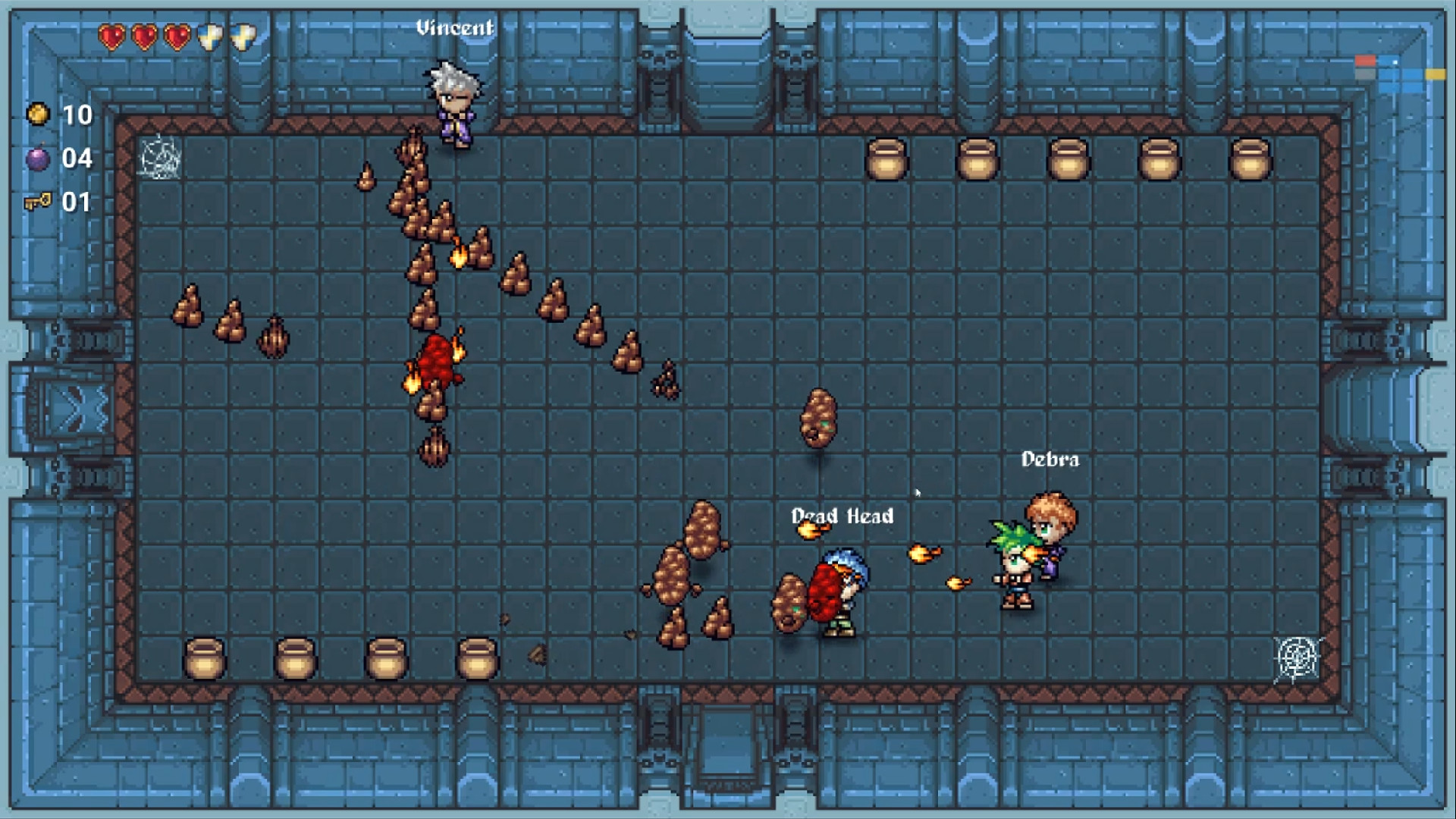Screen dimensions: 1456x819
Task: Click the name label 'Dead Head'
Action: pyautogui.click(x=842, y=516)
